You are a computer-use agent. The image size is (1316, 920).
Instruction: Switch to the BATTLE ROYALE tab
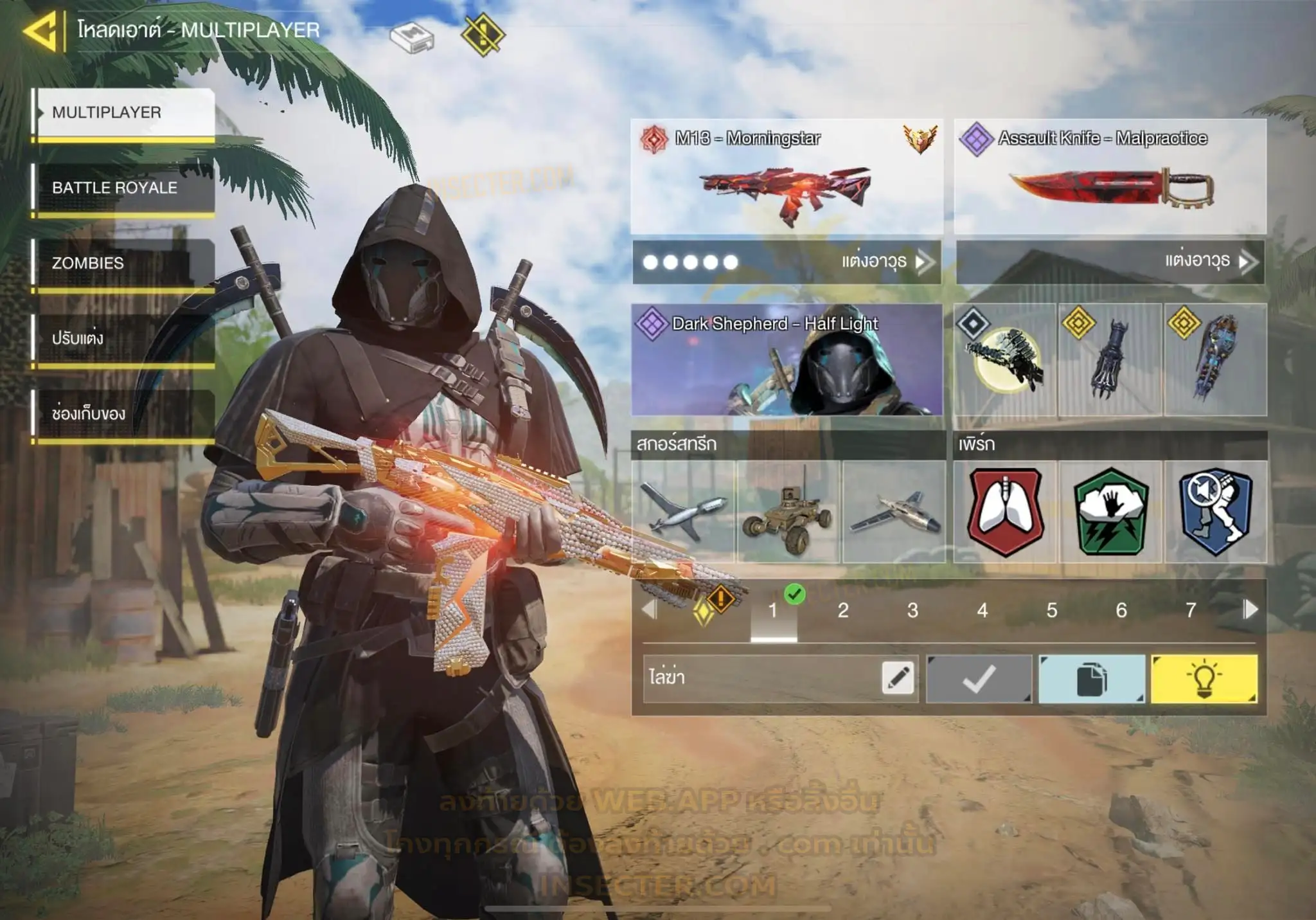(125, 188)
